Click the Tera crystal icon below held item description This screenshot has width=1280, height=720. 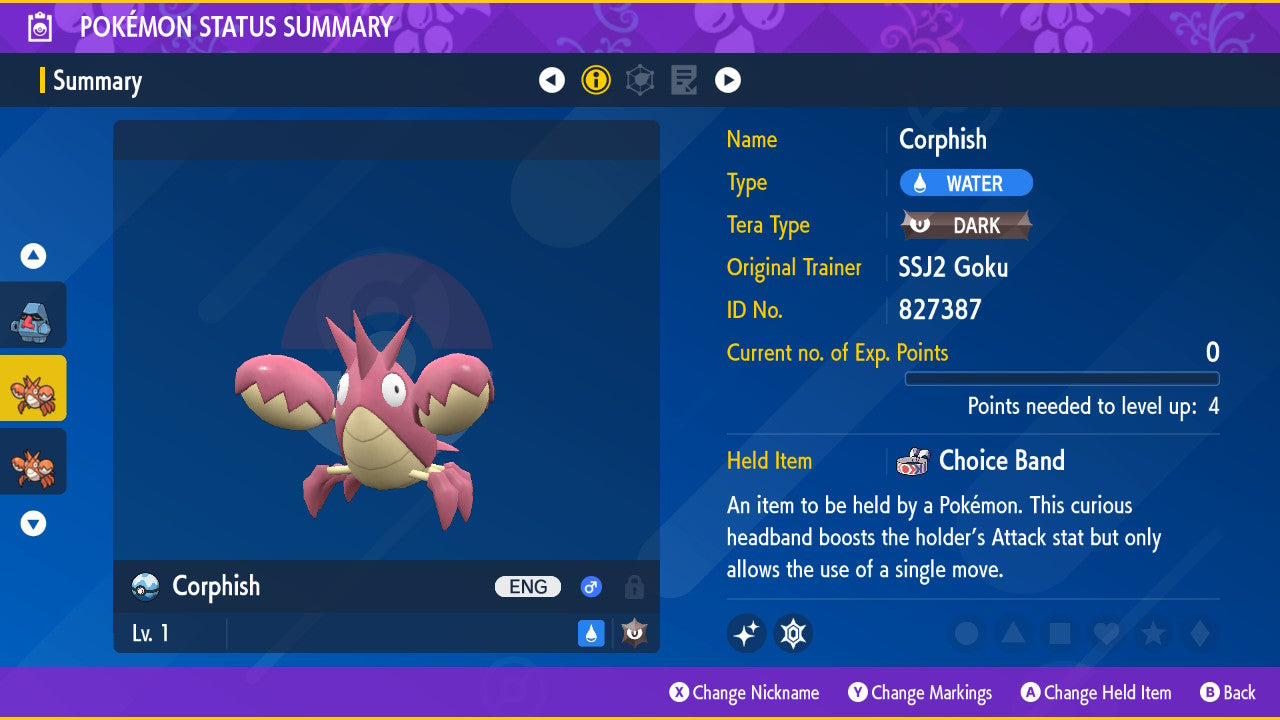pyautogui.click(x=793, y=633)
